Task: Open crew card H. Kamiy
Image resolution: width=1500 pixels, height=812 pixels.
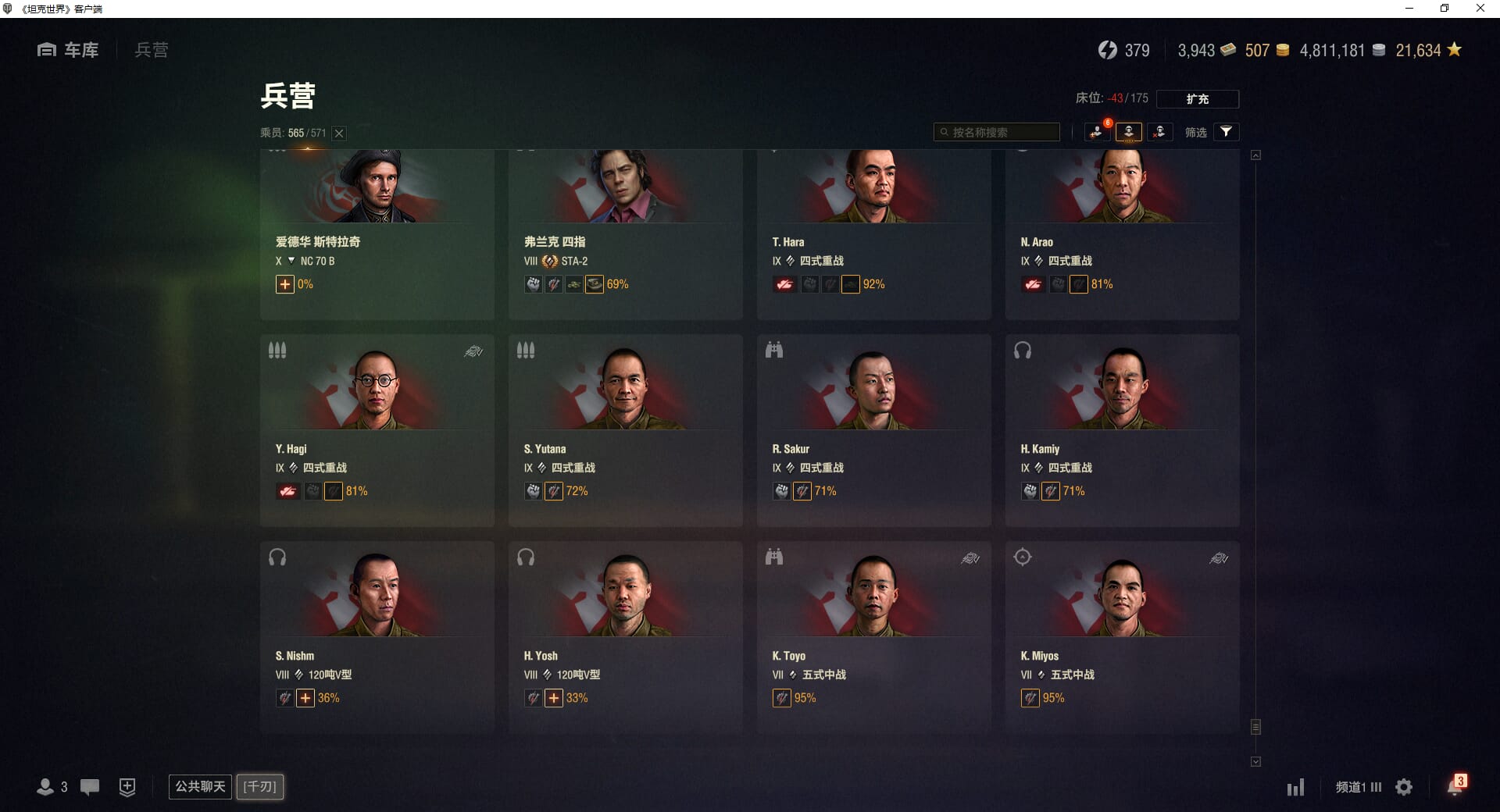Action: (1122, 429)
